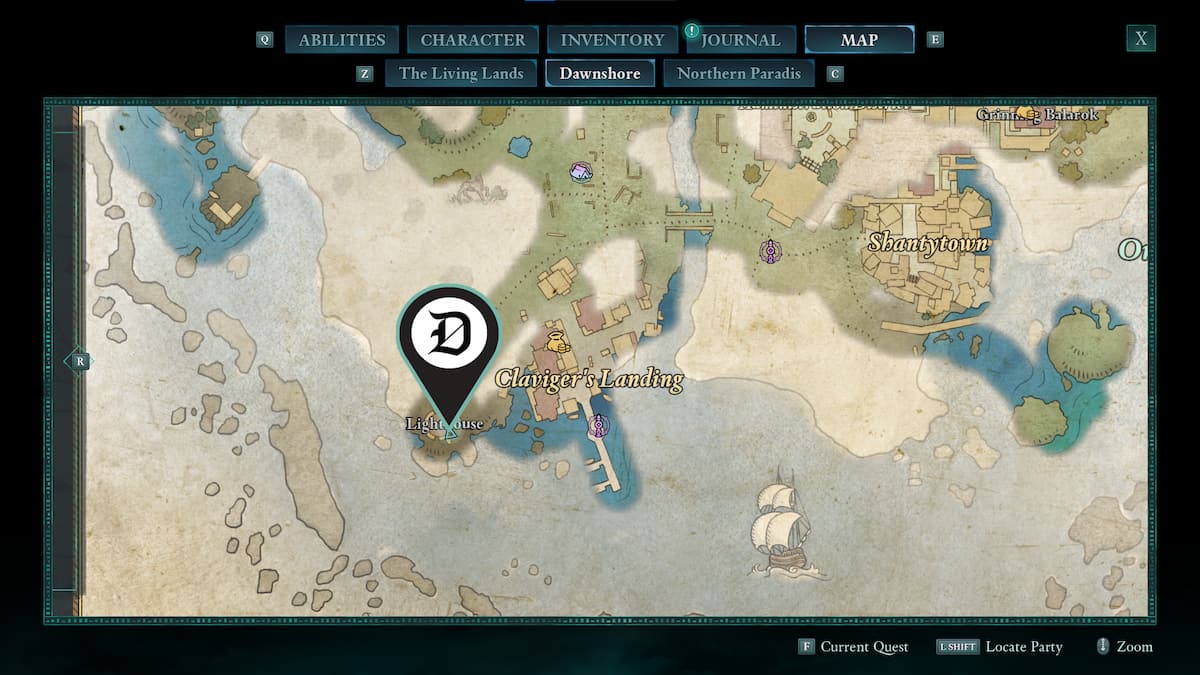Screen dimensions: 1200x675
Task: Switch to the Abilities tab
Action: click(x=342, y=40)
